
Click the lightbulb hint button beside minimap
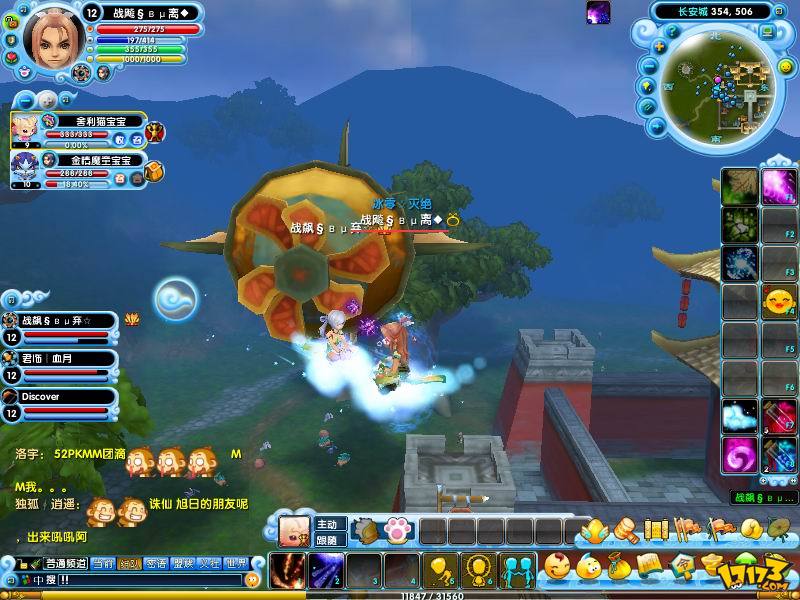point(649,87)
